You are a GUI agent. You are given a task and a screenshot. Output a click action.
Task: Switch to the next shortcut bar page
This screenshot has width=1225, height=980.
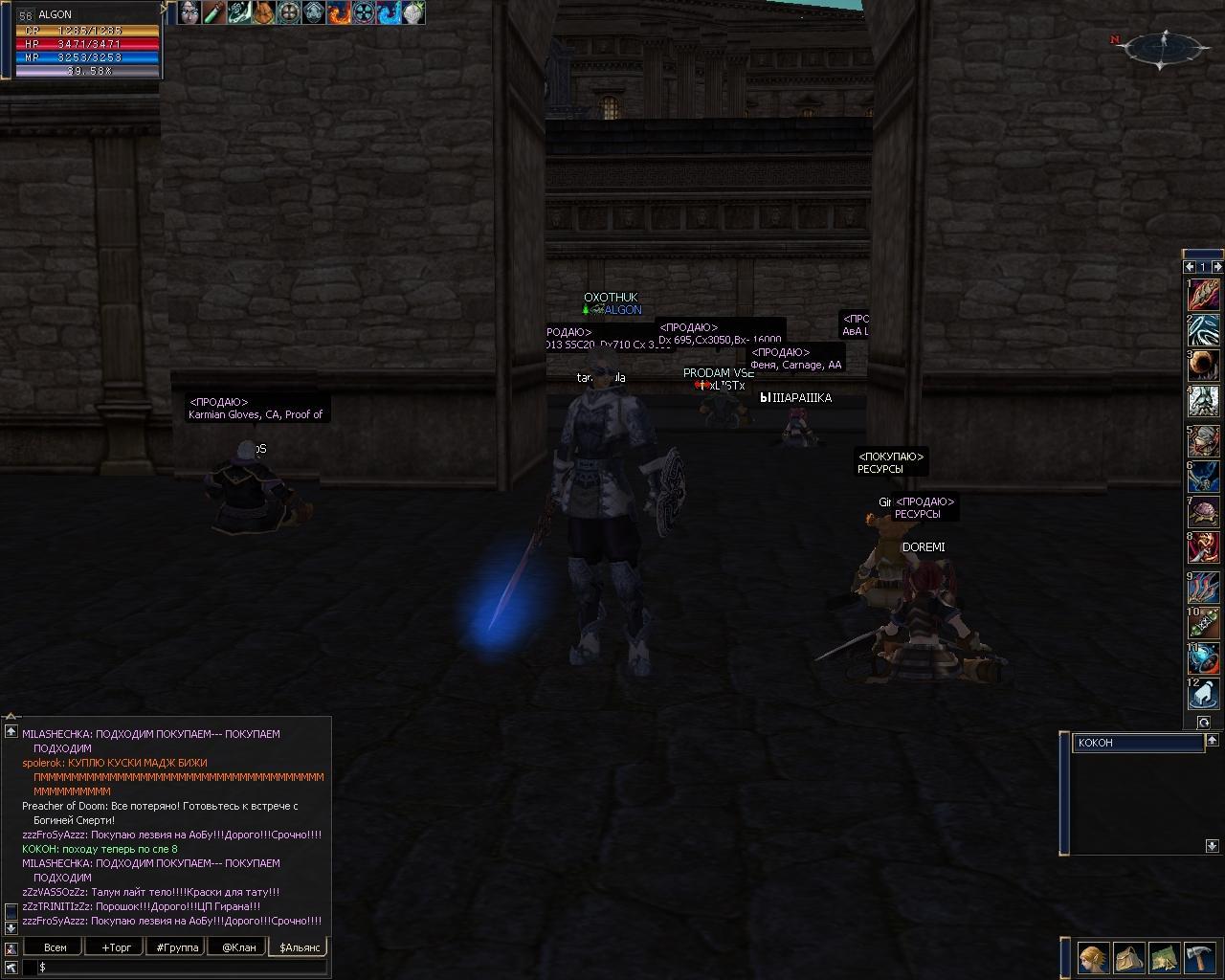1217,267
